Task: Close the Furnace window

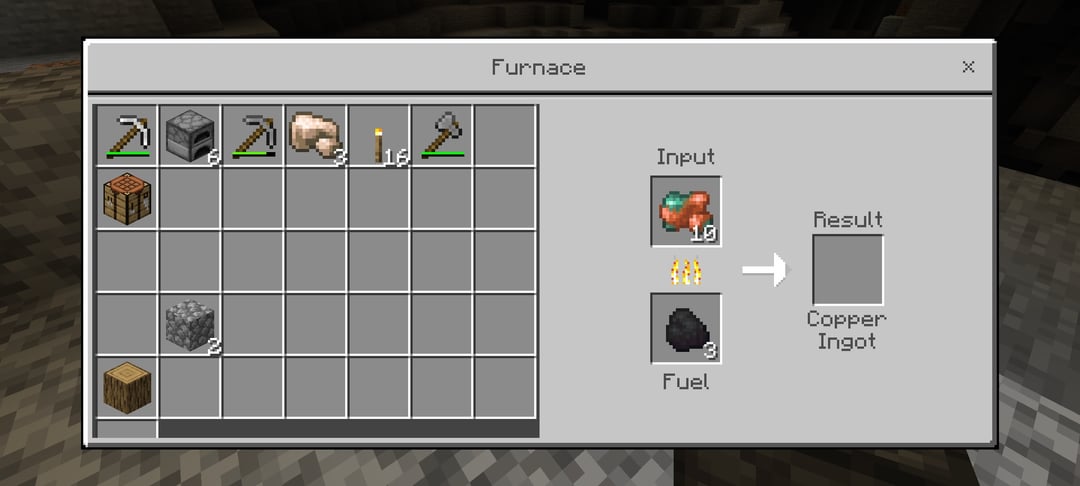Action: coord(968,67)
